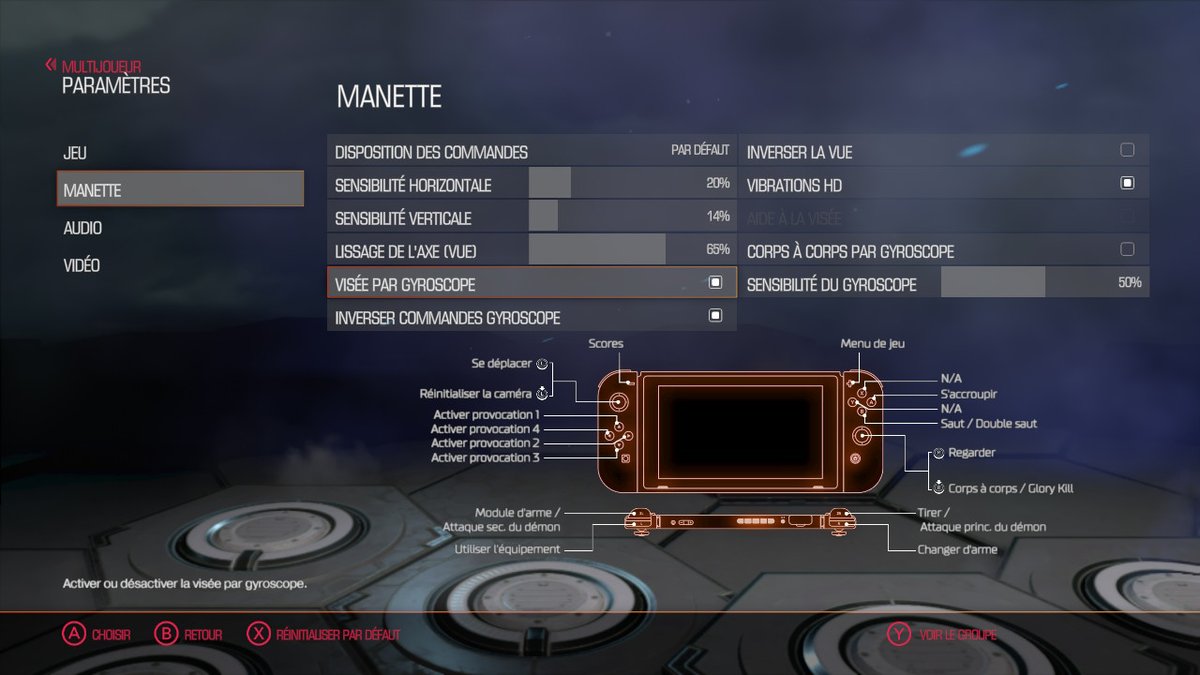The width and height of the screenshot is (1200, 675).
Task: Enable Corps à corps par gyroscope
Action: point(1127,250)
